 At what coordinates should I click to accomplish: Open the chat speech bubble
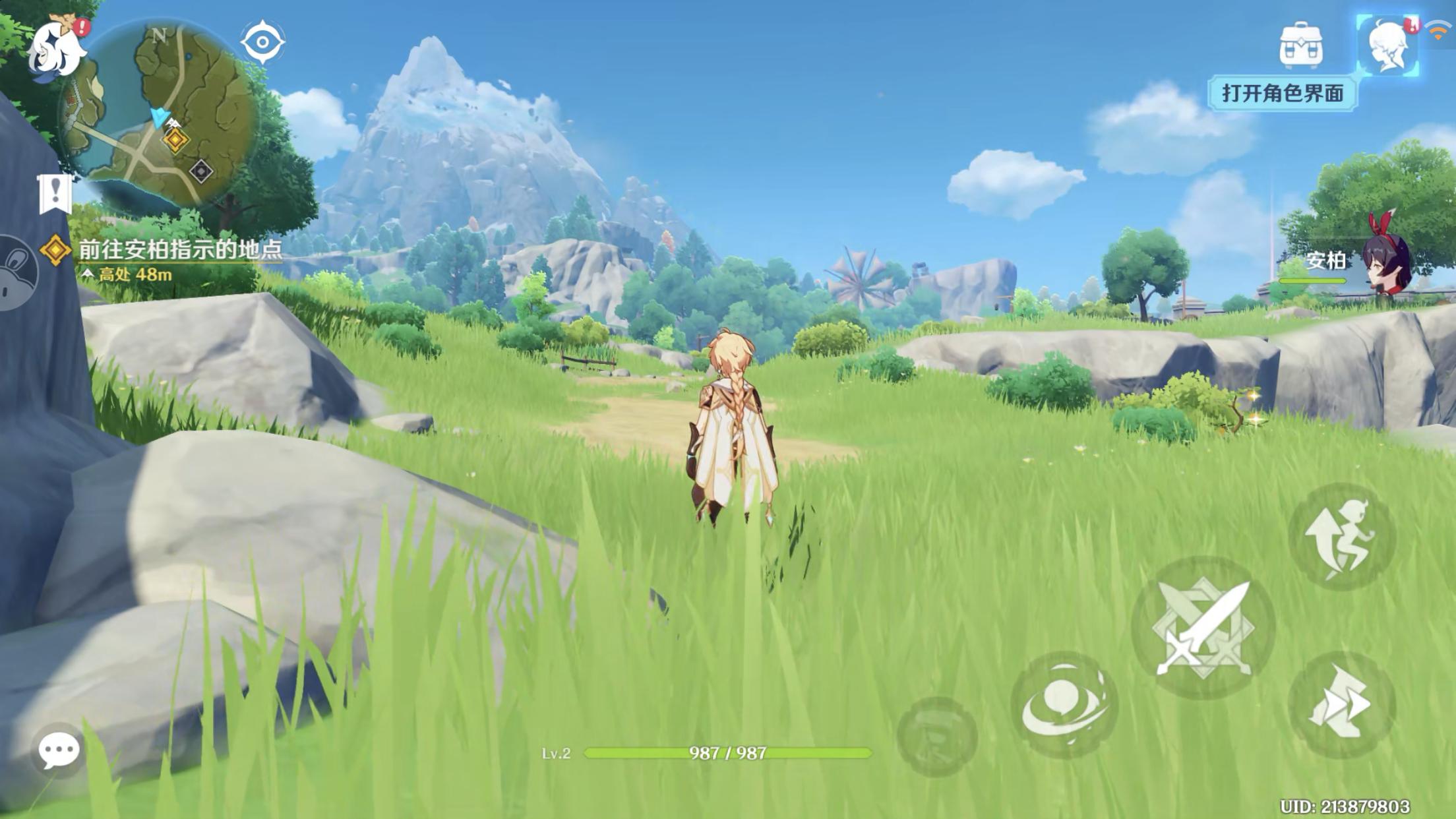pos(59,750)
